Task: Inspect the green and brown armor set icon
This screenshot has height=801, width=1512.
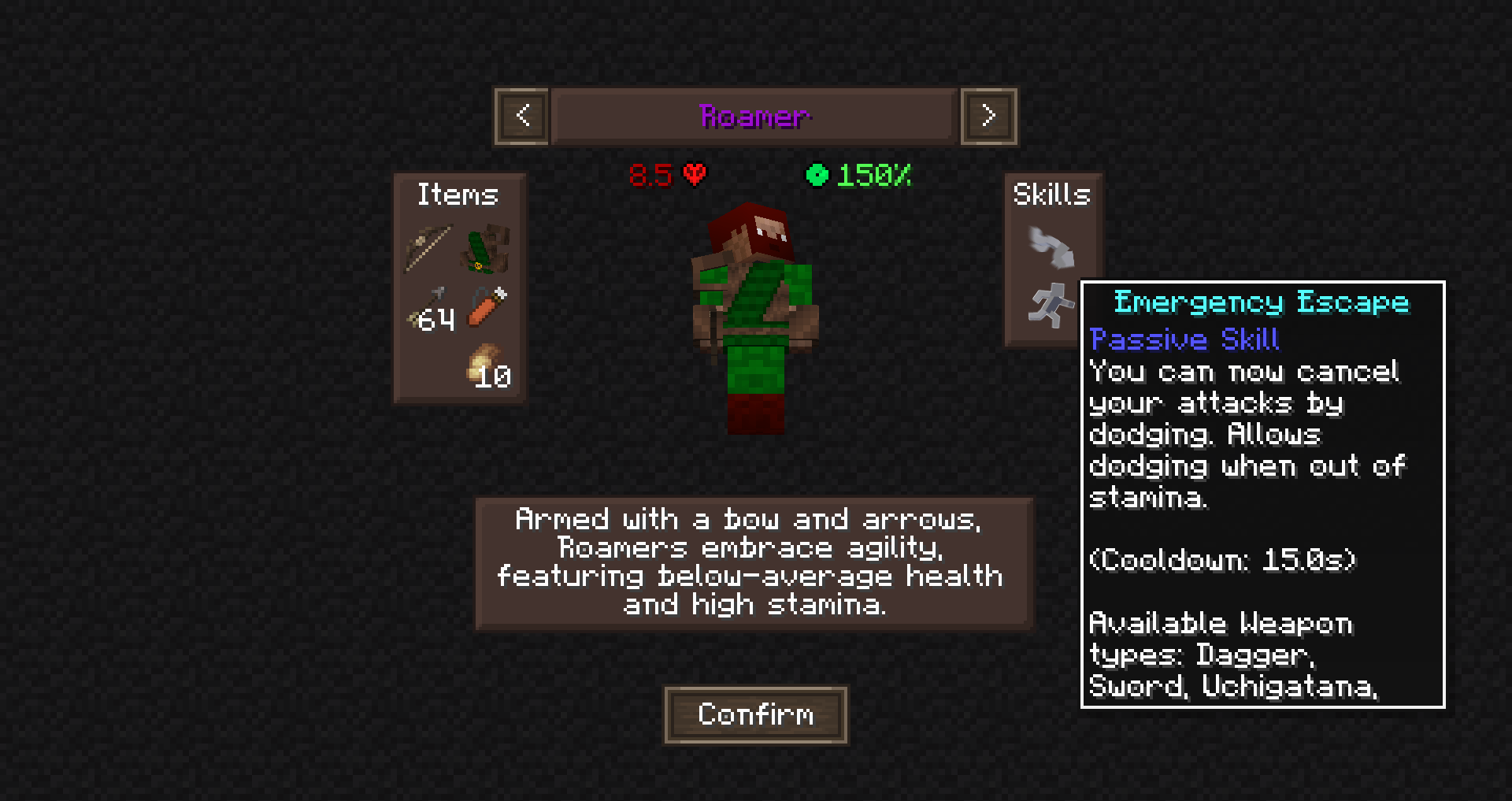Action: pyautogui.click(x=487, y=248)
